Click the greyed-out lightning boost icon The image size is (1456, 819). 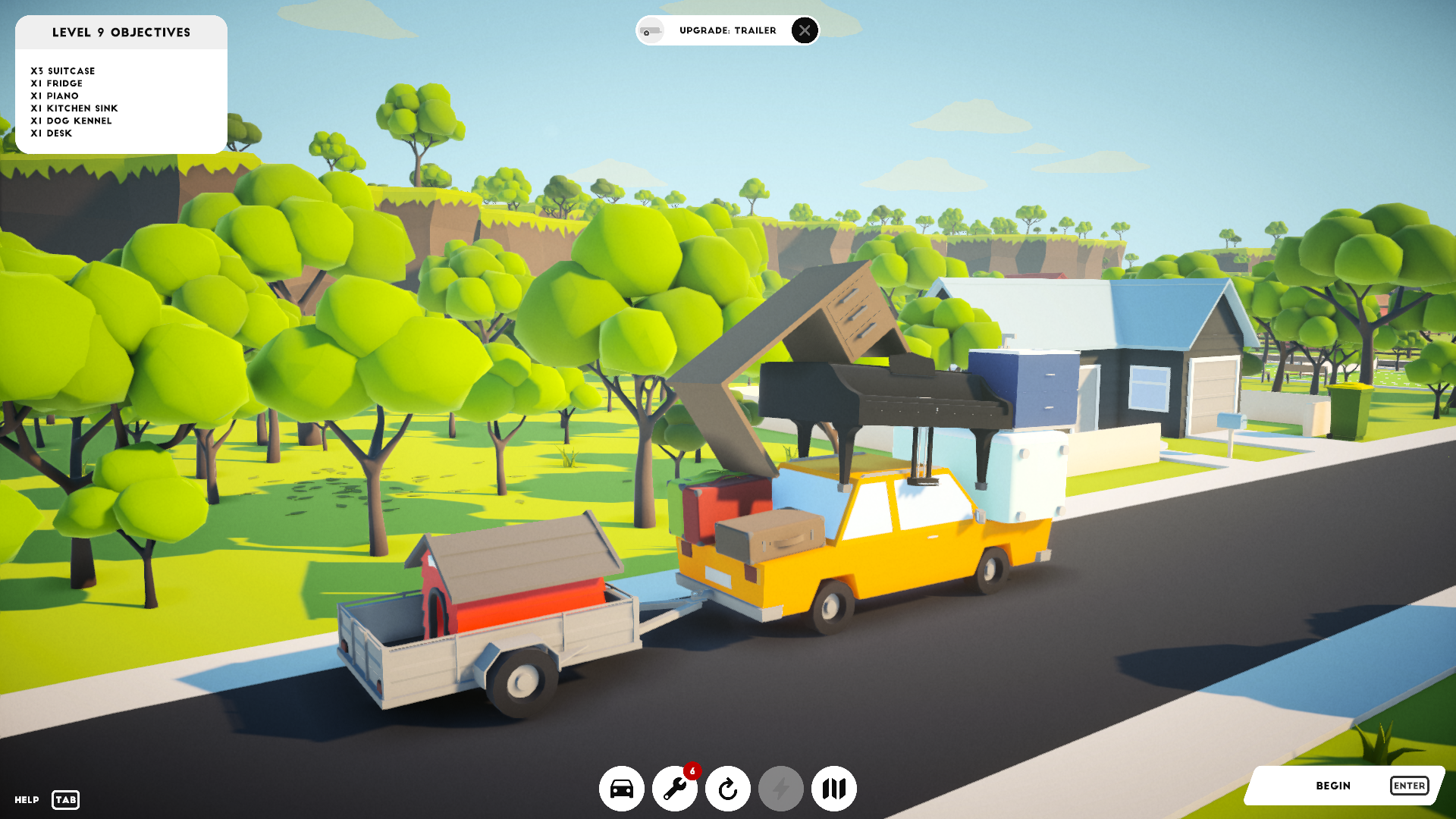(x=780, y=789)
